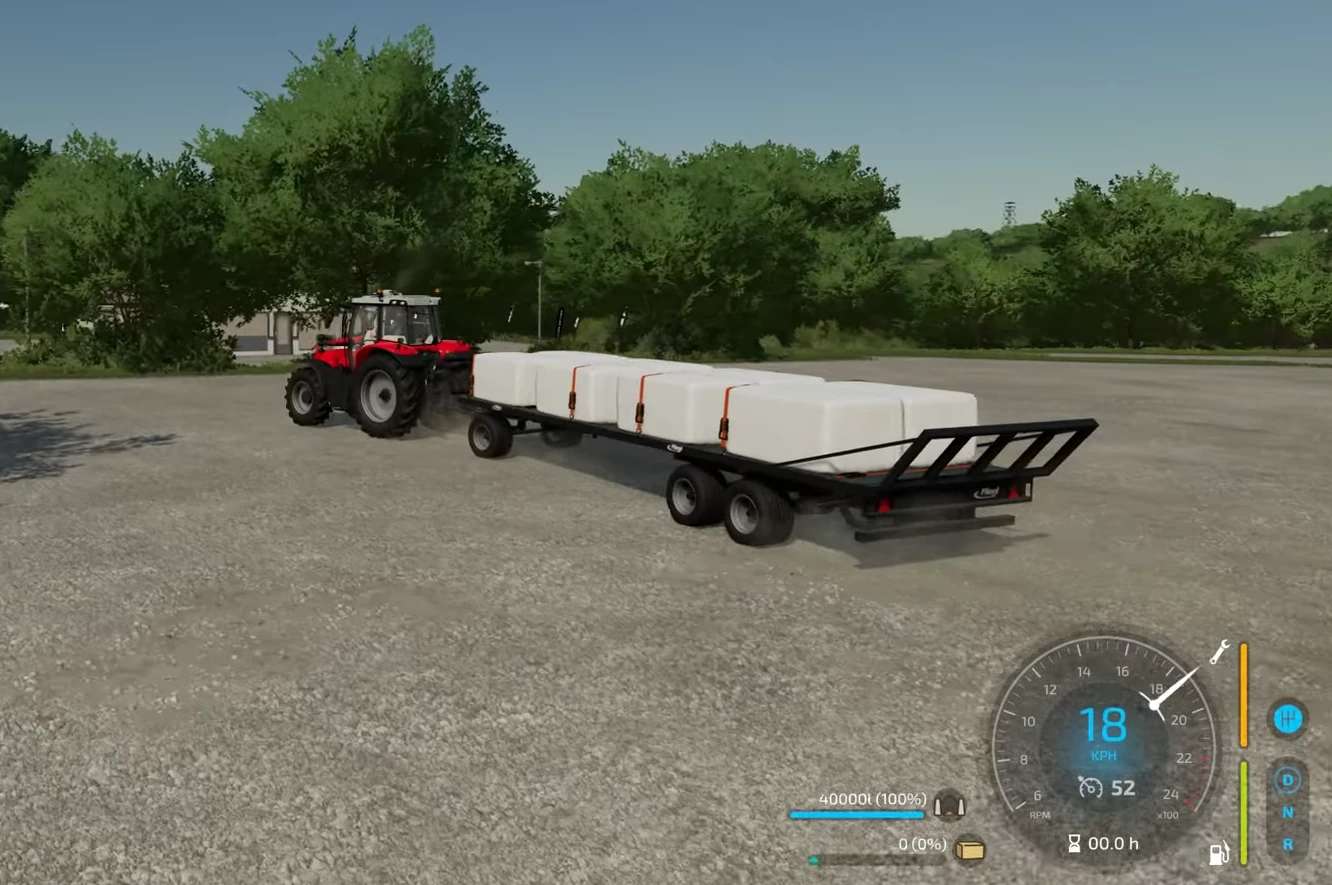The width and height of the screenshot is (1332, 885).
Task: Click the yellow pallet icon beside 0 (0%)
Action: (x=969, y=850)
